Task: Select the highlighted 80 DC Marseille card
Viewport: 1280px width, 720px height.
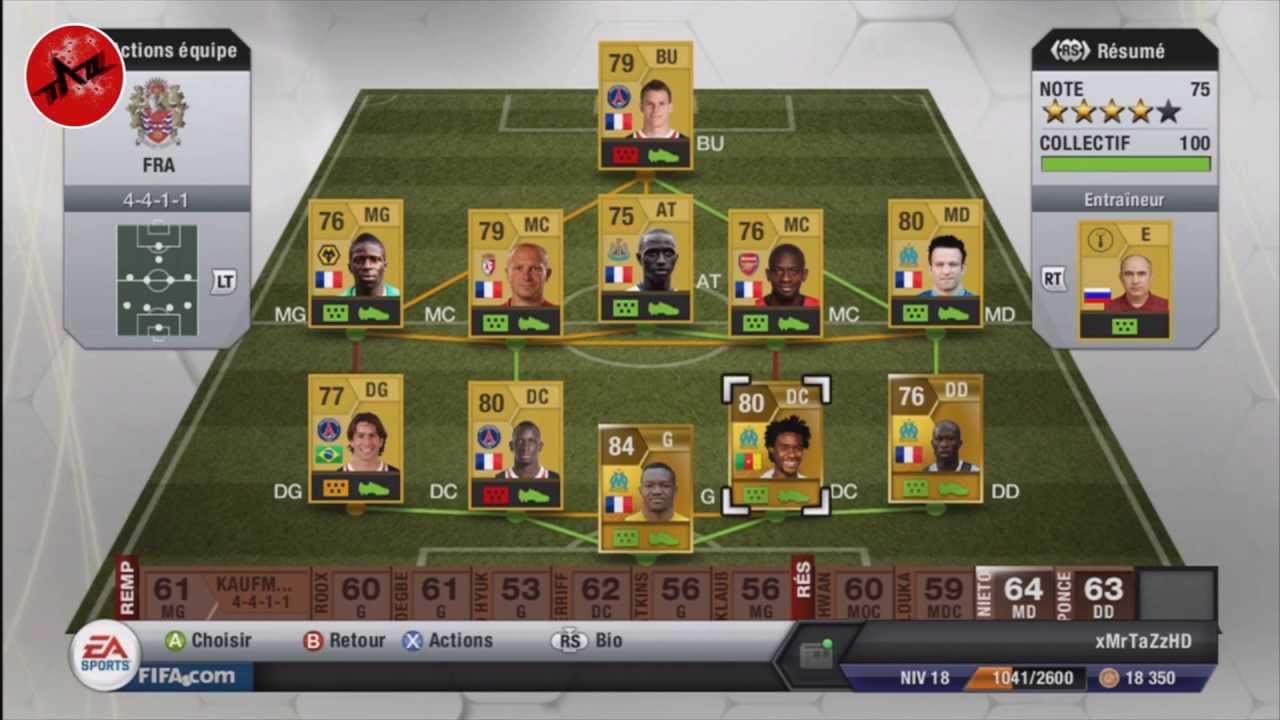Action: [775, 445]
